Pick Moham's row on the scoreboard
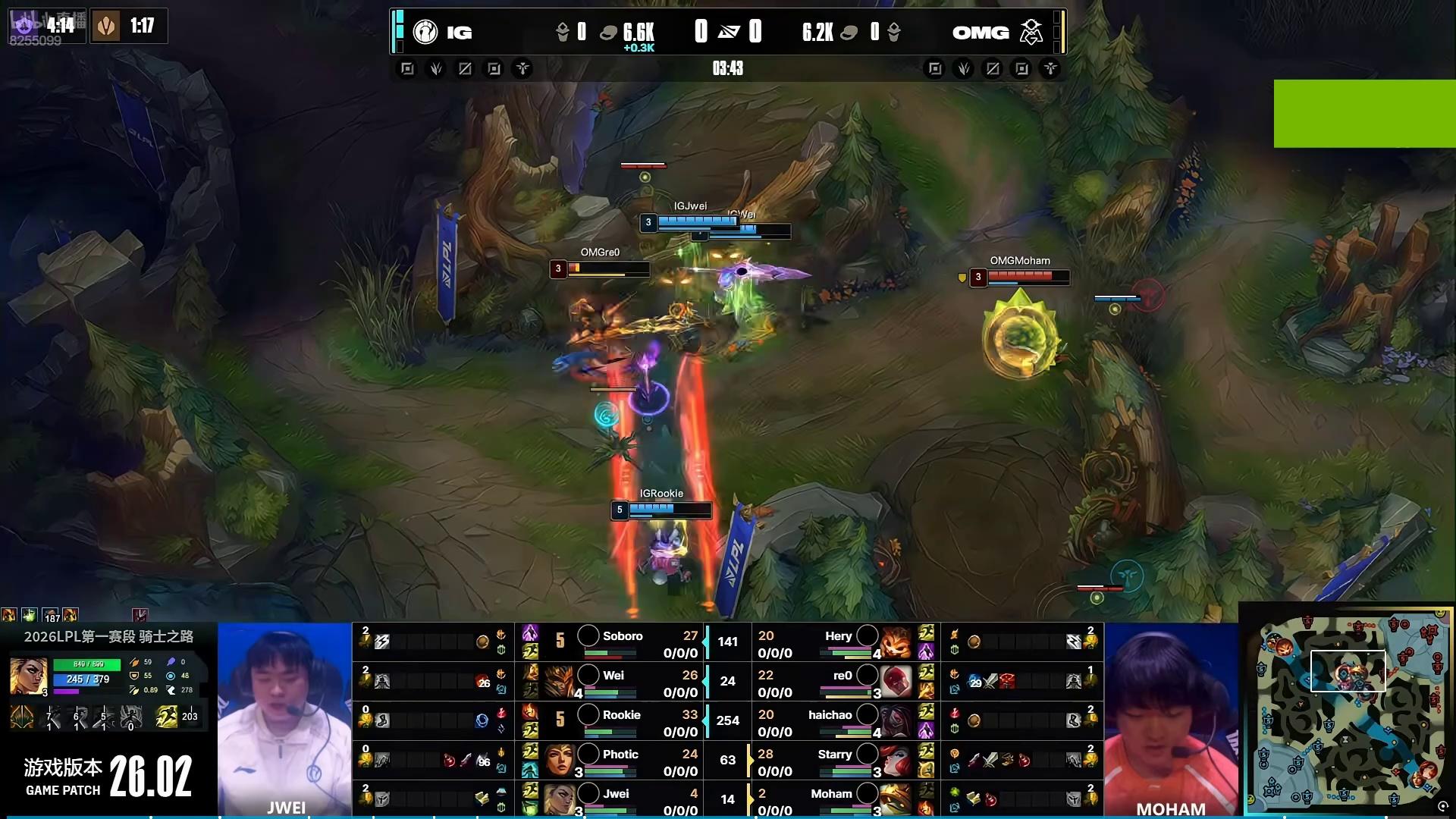This screenshot has height=819, width=1456. (834, 799)
